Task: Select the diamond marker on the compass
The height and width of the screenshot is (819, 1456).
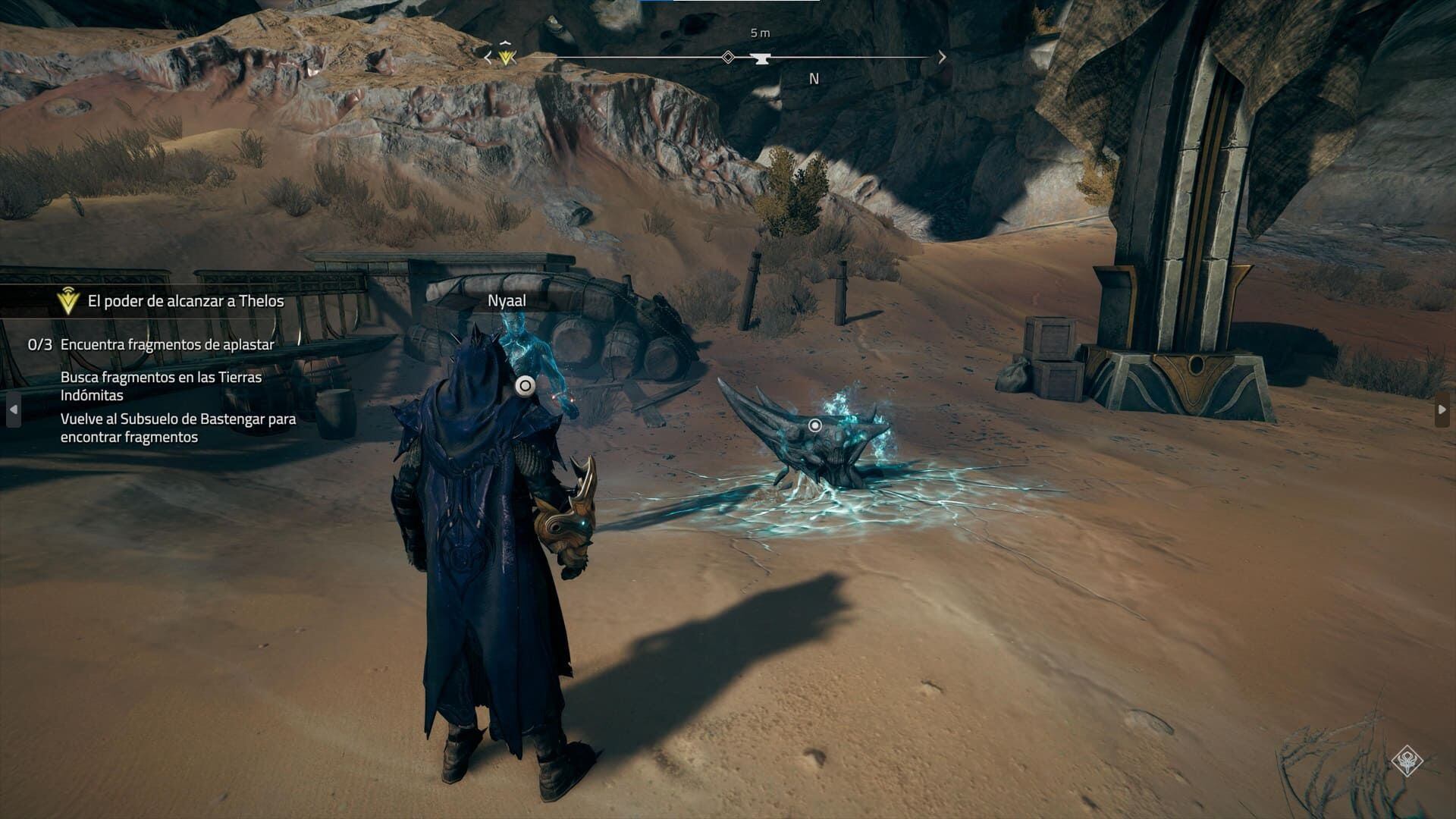Action: coord(728,57)
